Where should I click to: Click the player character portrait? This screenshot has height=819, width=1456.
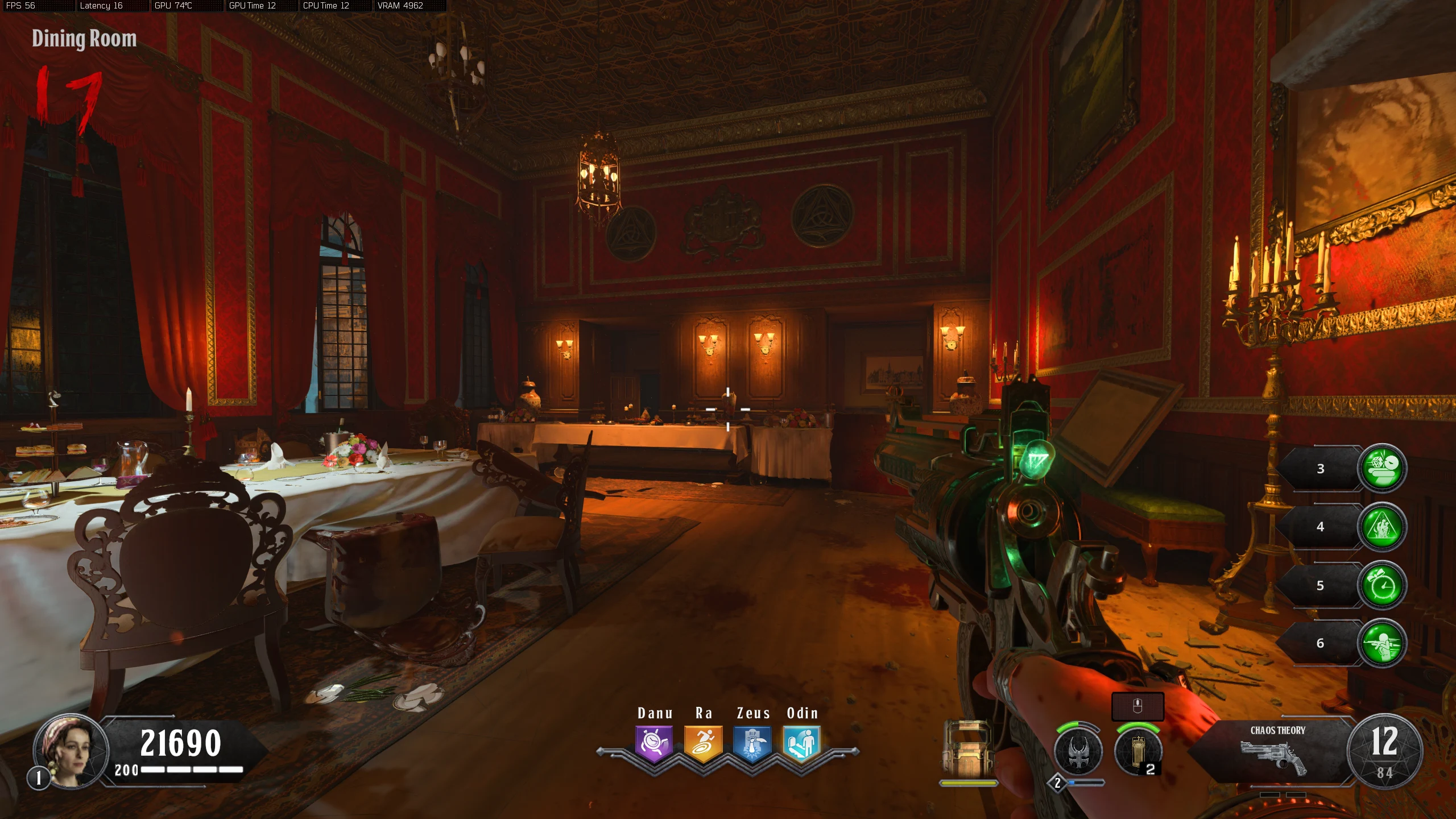[x=71, y=750]
